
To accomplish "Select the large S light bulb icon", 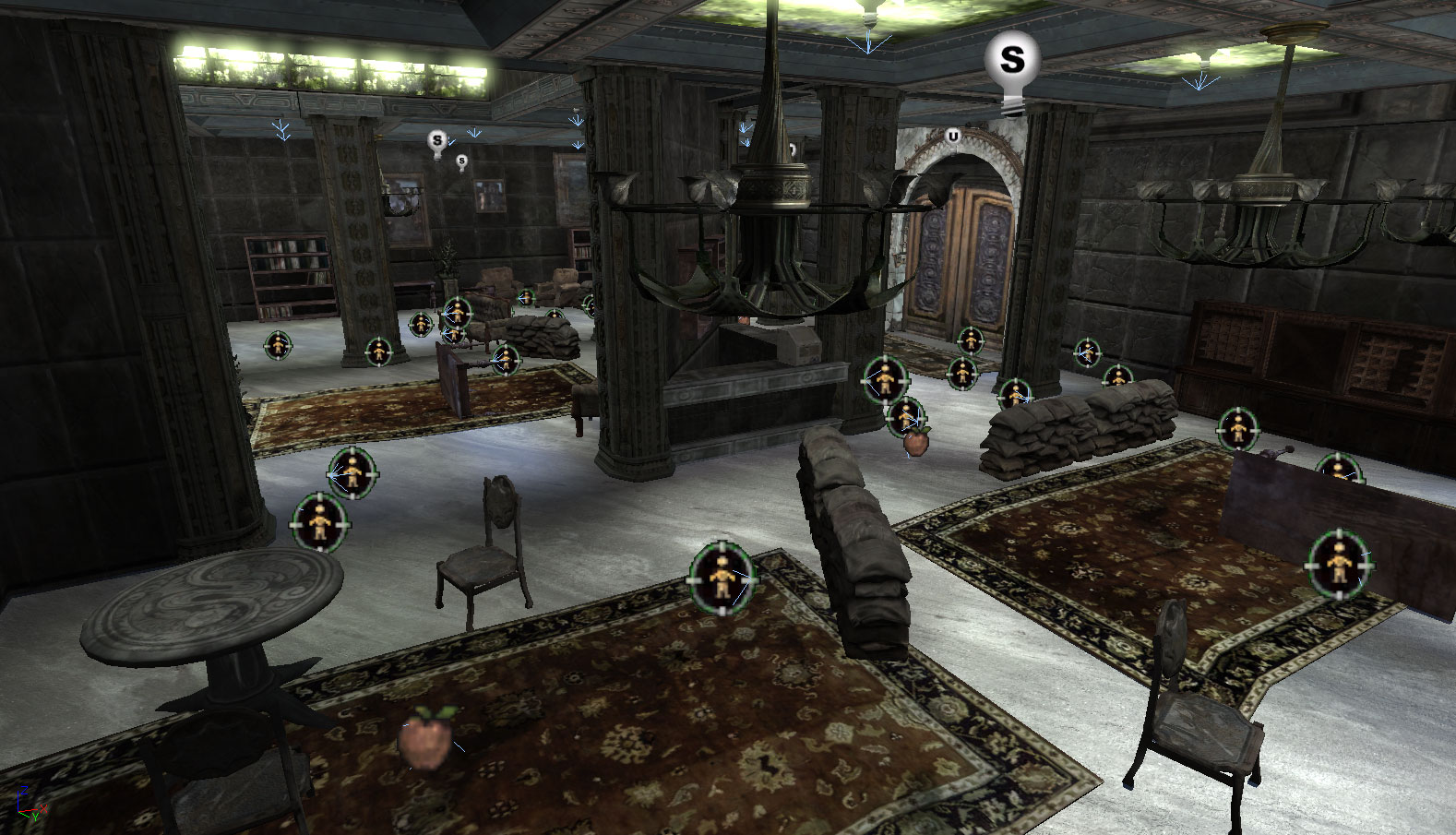I will tap(1012, 61).
